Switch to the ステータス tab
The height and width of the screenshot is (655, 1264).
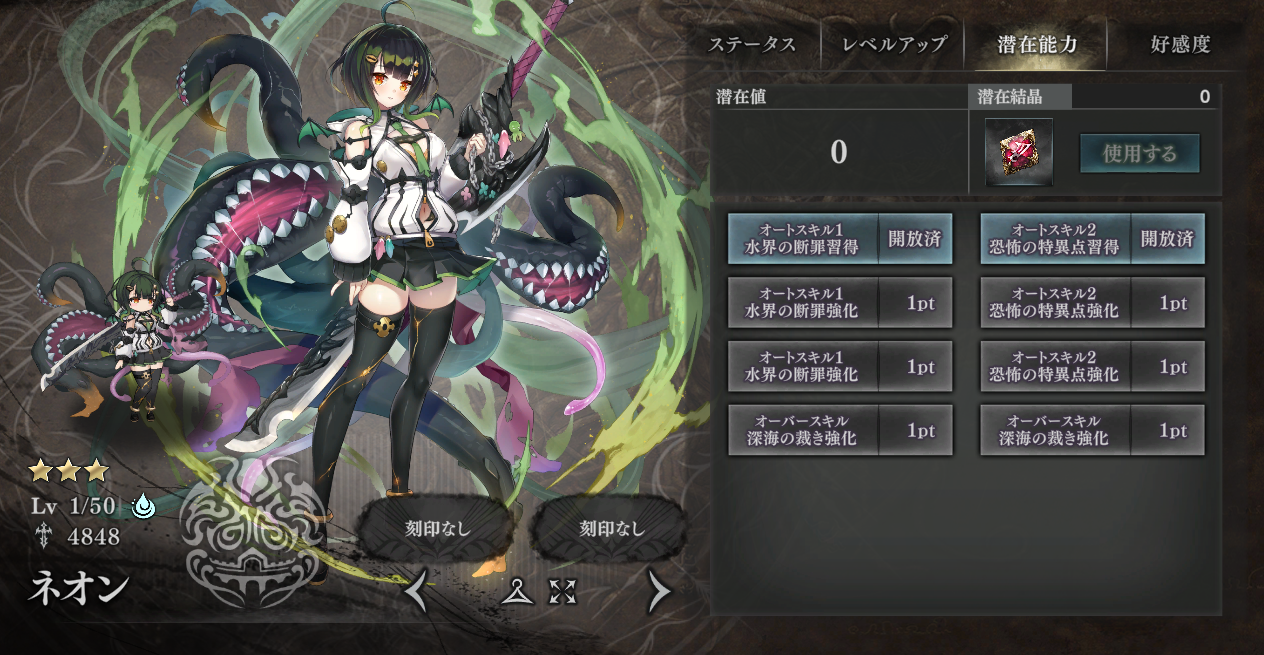[751, 45]
